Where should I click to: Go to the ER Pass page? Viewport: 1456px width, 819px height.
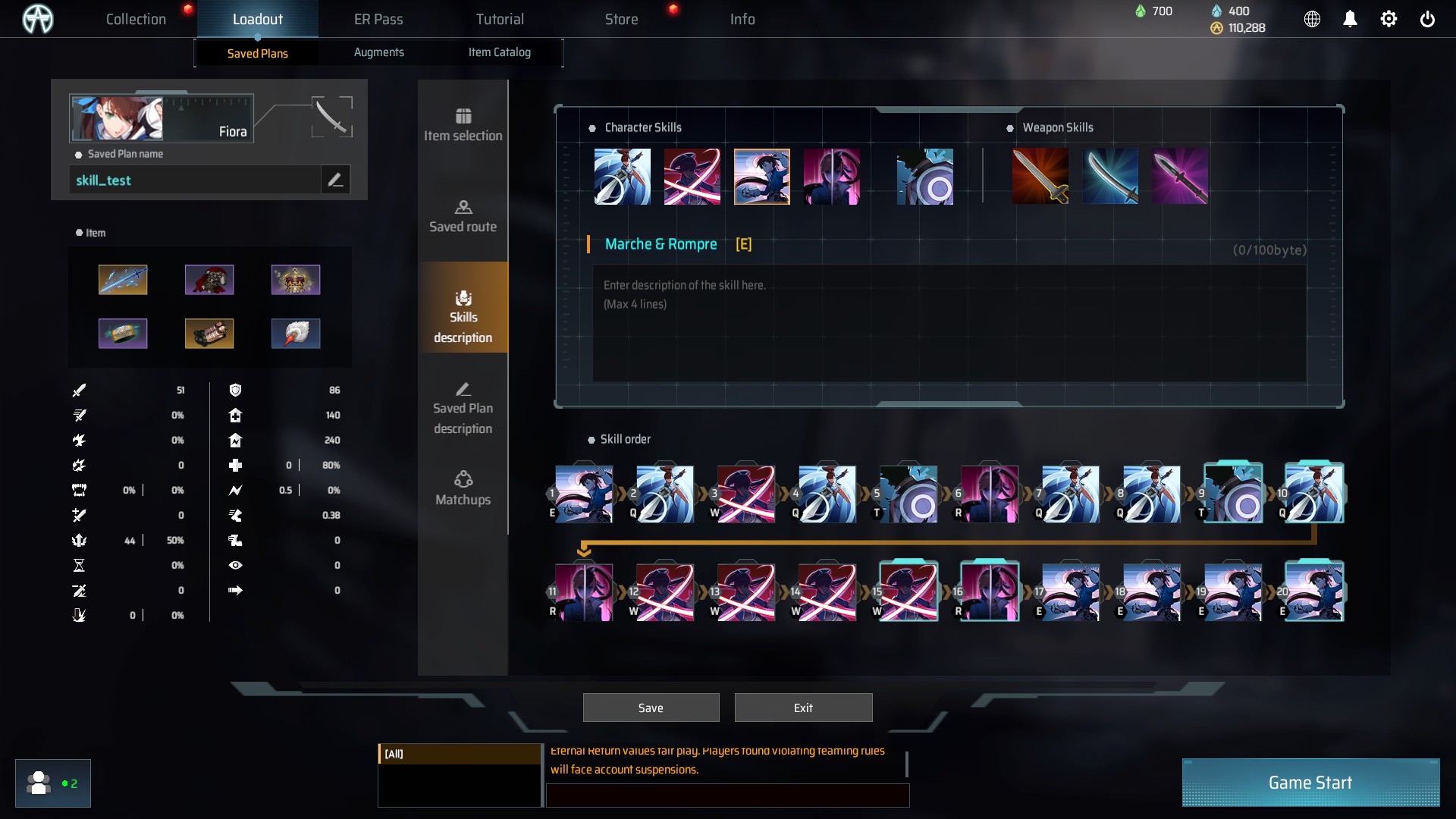coord(378,19)
